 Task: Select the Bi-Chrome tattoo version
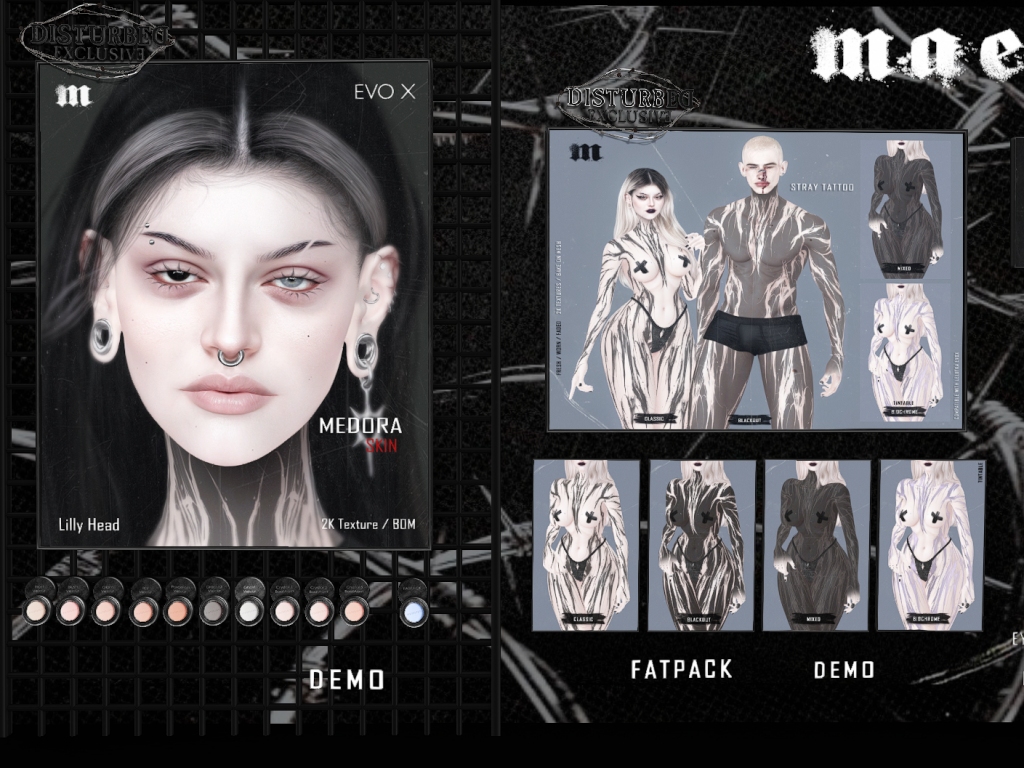pyautogui.click(x=930, y=545)
